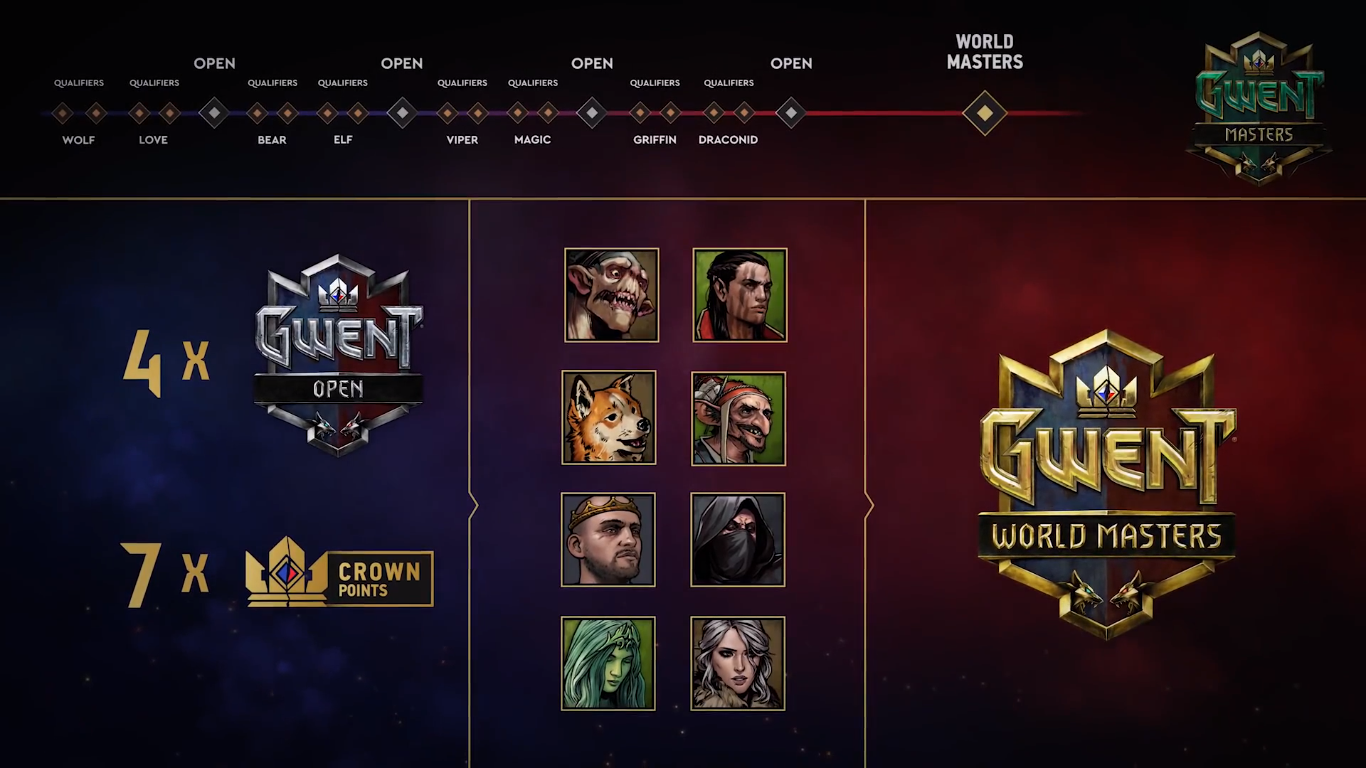Viewport: 1366px width, 768px height.
Task: Select the dark-haired man with face paint
Action: 740,295
